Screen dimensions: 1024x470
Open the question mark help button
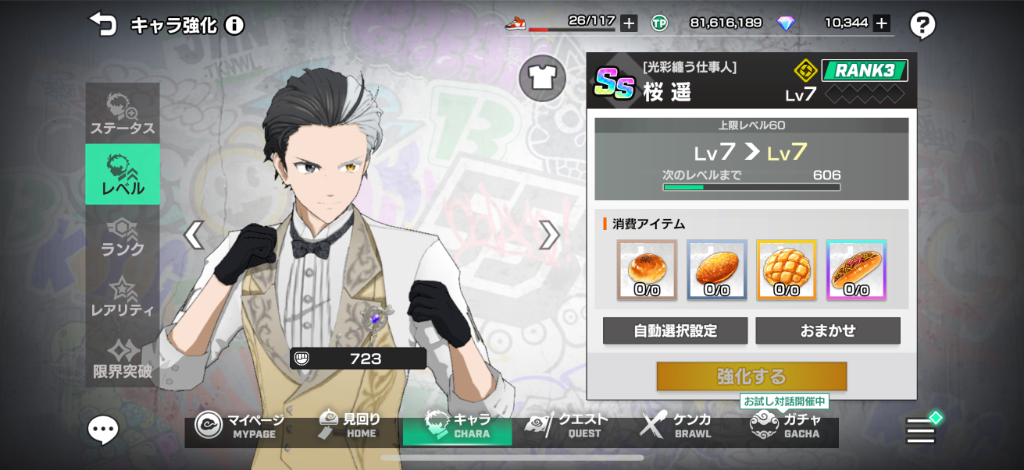[x=923, y=24]
